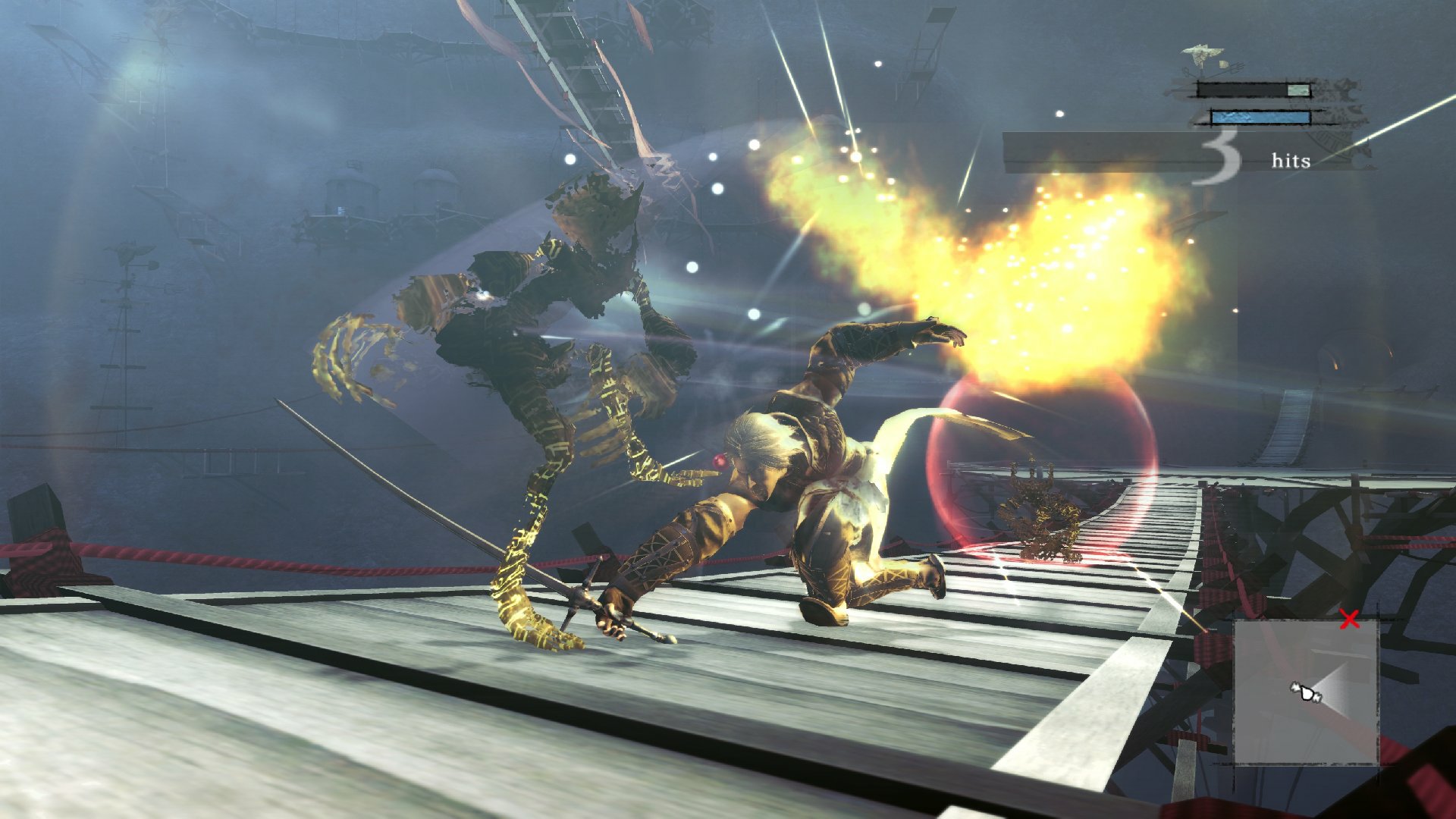Click the small flag icon near the weathervane
This screenshot has width=1456, height=819.
[x=1223, y=64]
